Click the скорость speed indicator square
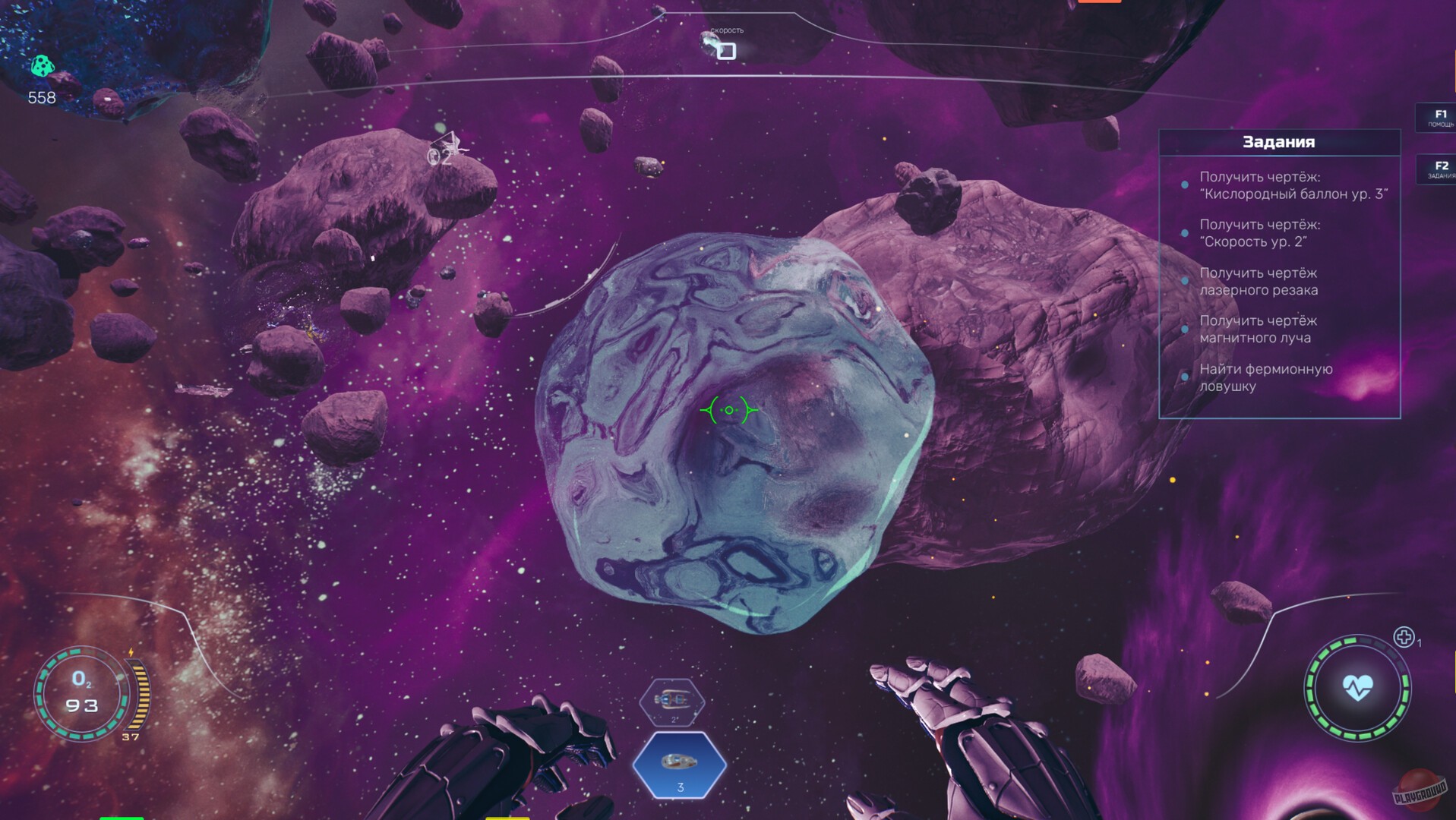1456x820 pixels. click(725, 51)
